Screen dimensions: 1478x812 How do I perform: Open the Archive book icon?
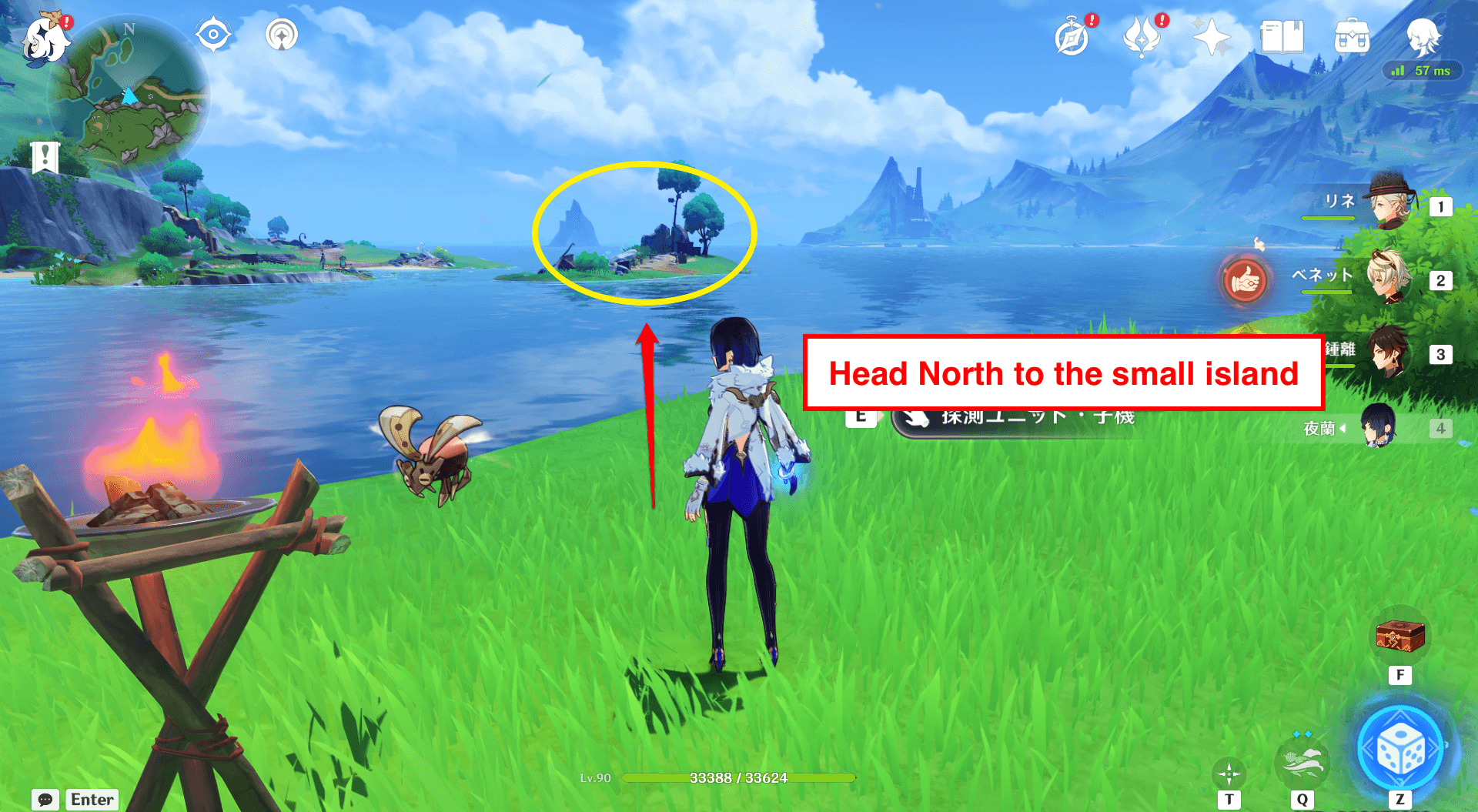[1280, 35]
